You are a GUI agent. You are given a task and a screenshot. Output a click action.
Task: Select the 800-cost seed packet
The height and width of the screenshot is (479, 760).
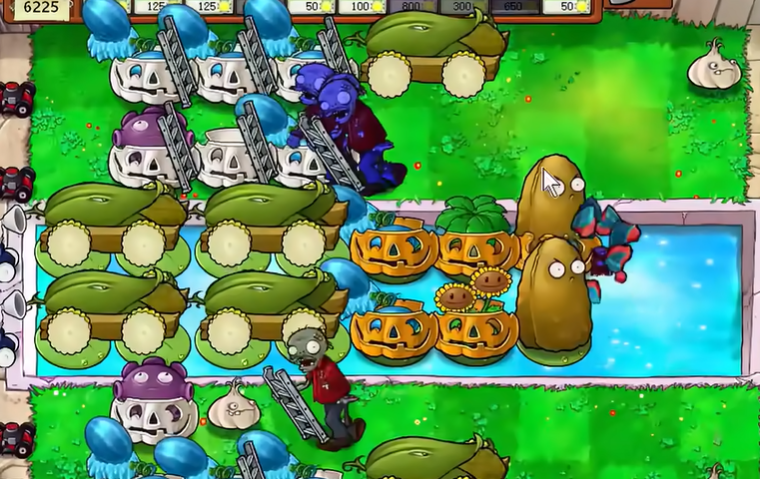tap(412, 7)
